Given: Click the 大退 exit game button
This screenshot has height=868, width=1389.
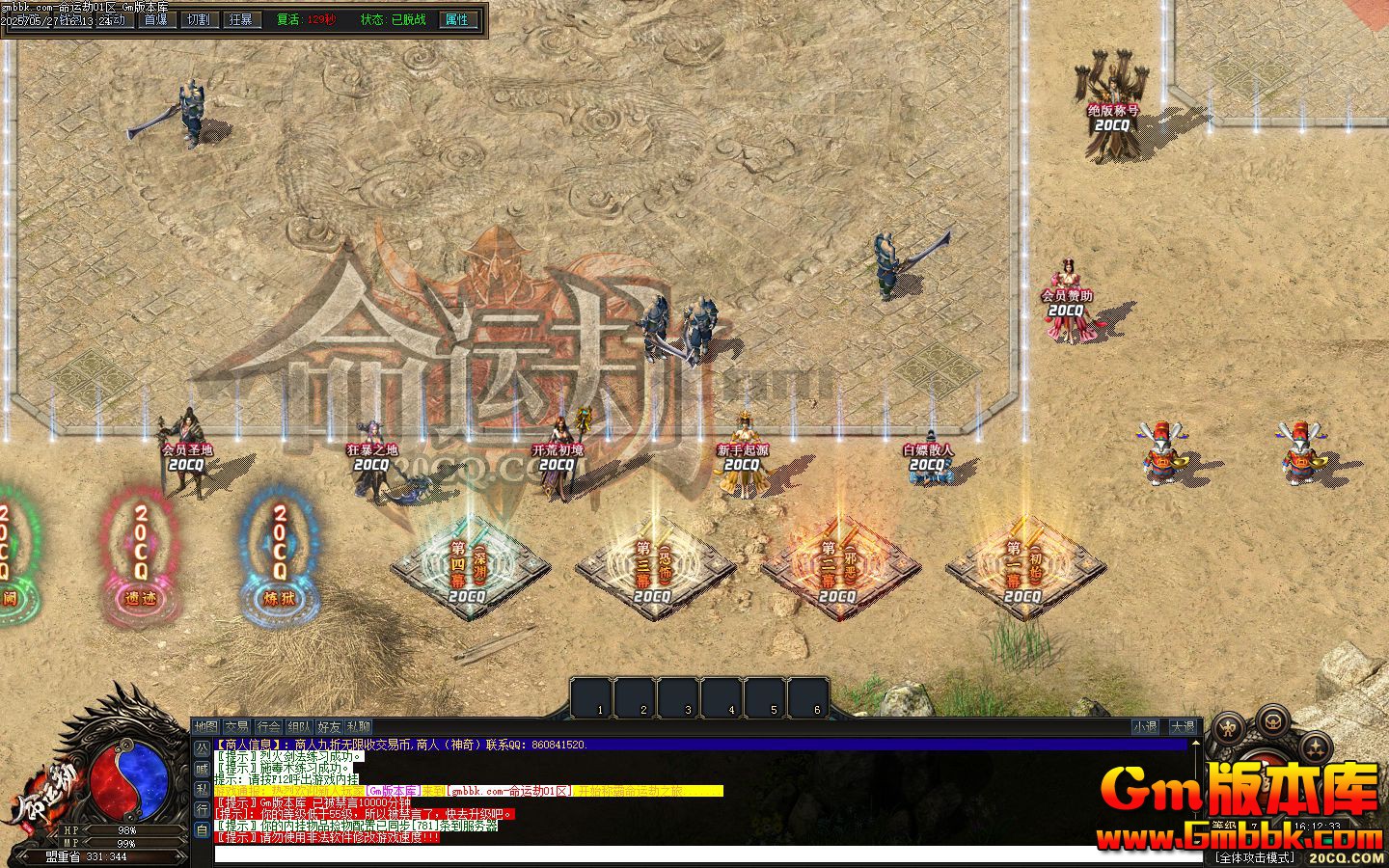Looking at the screenshot, I should [1182, 727].
